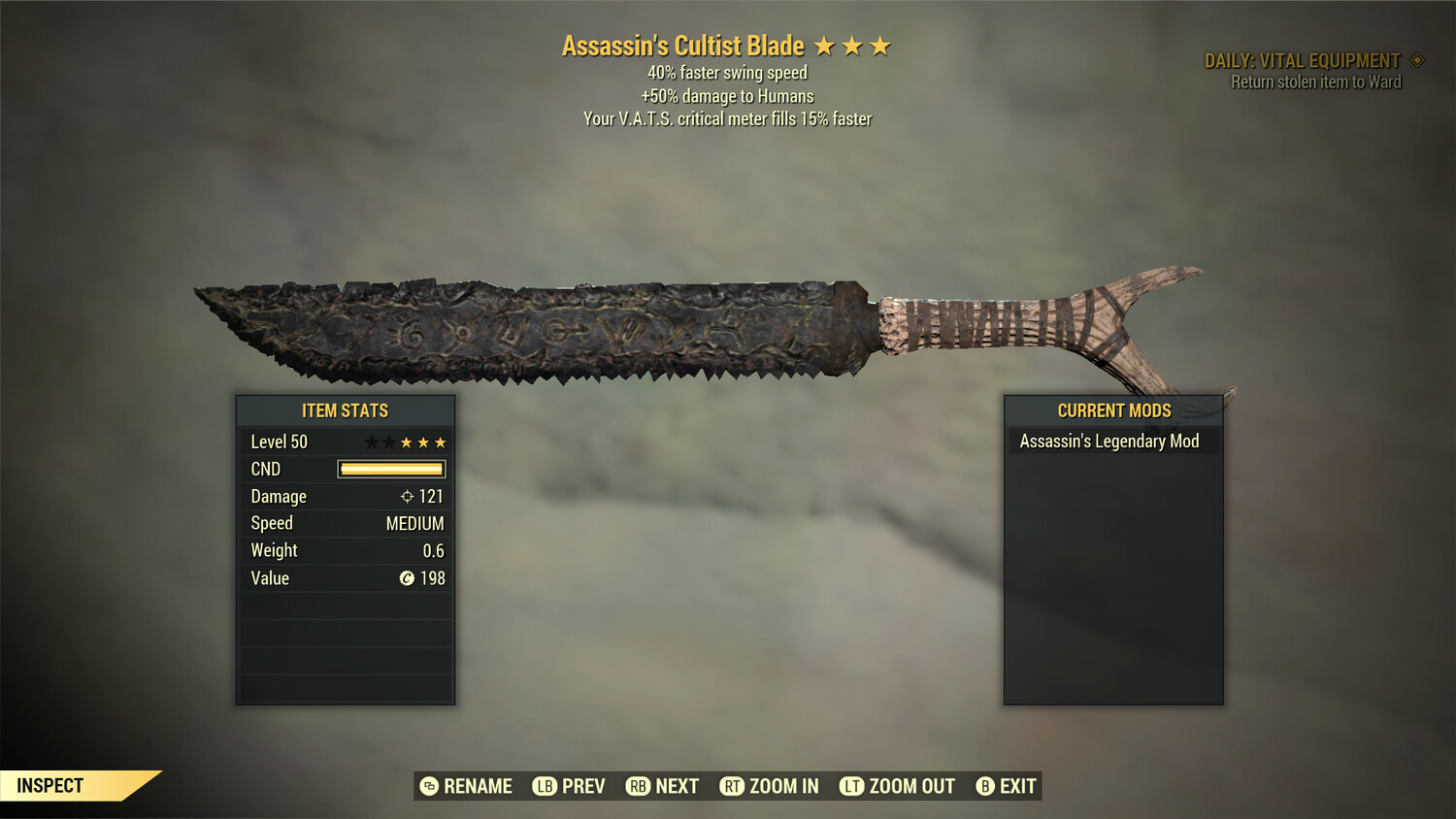
Task: Click the CND condition bar
Action: [390, 469]
